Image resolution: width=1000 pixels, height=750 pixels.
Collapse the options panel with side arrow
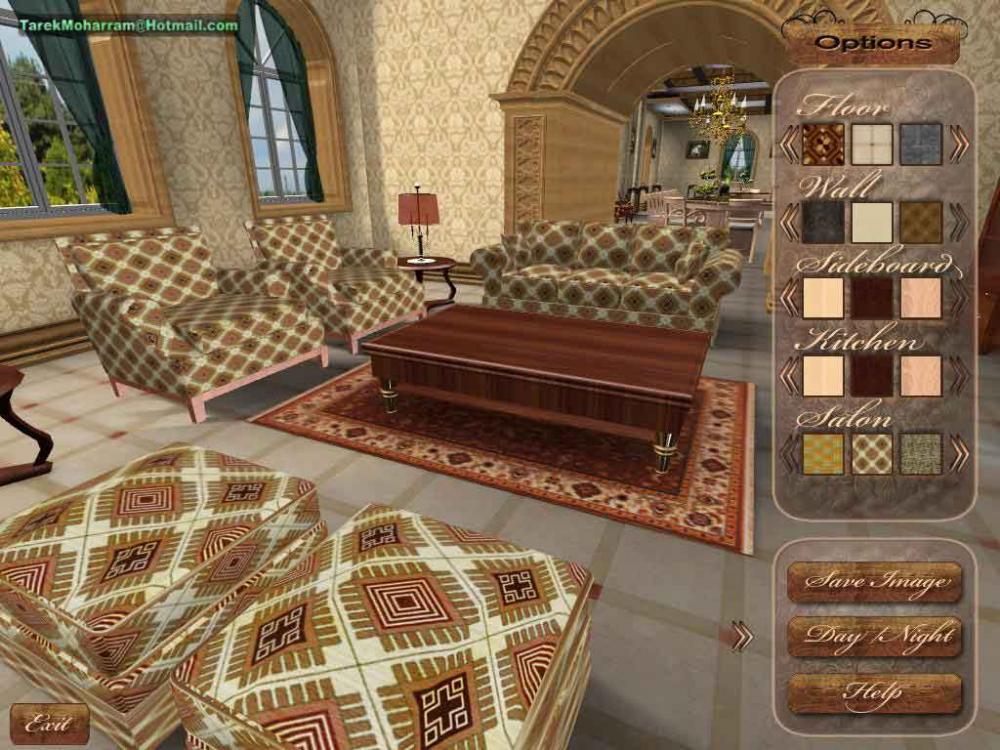[741, 636]
